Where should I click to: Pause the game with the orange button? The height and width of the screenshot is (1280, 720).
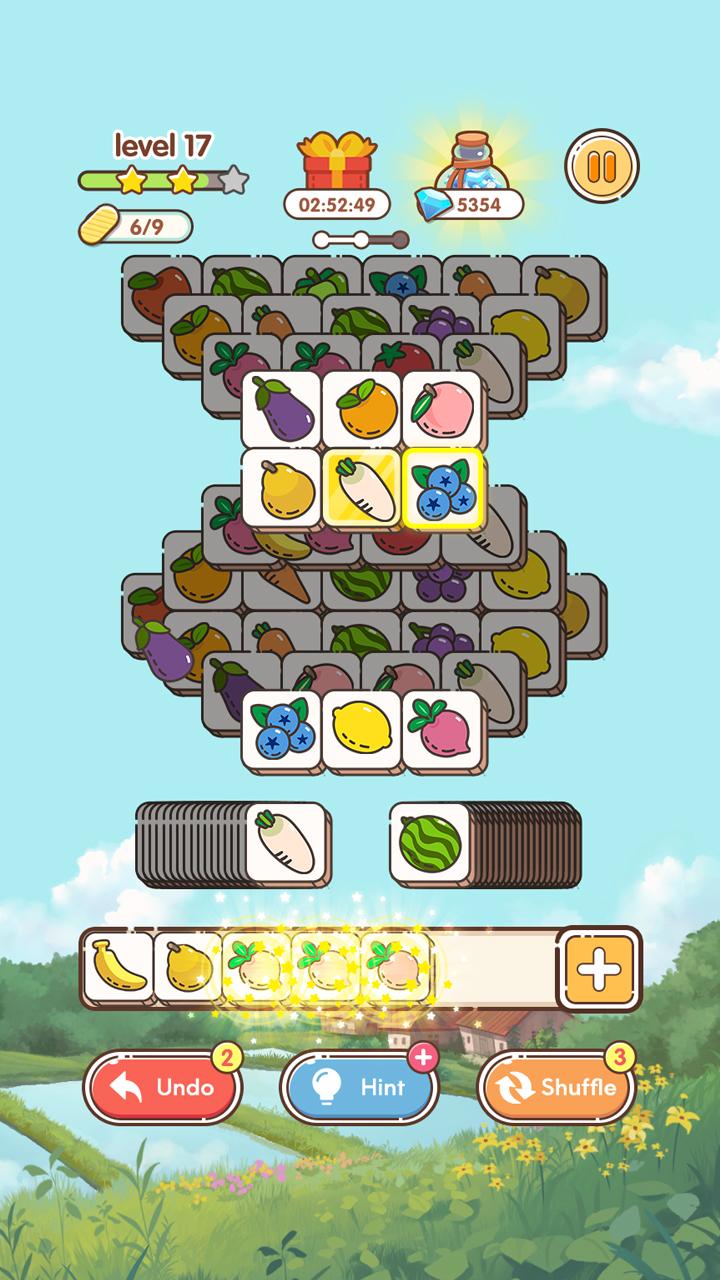(x=601, y=167)
